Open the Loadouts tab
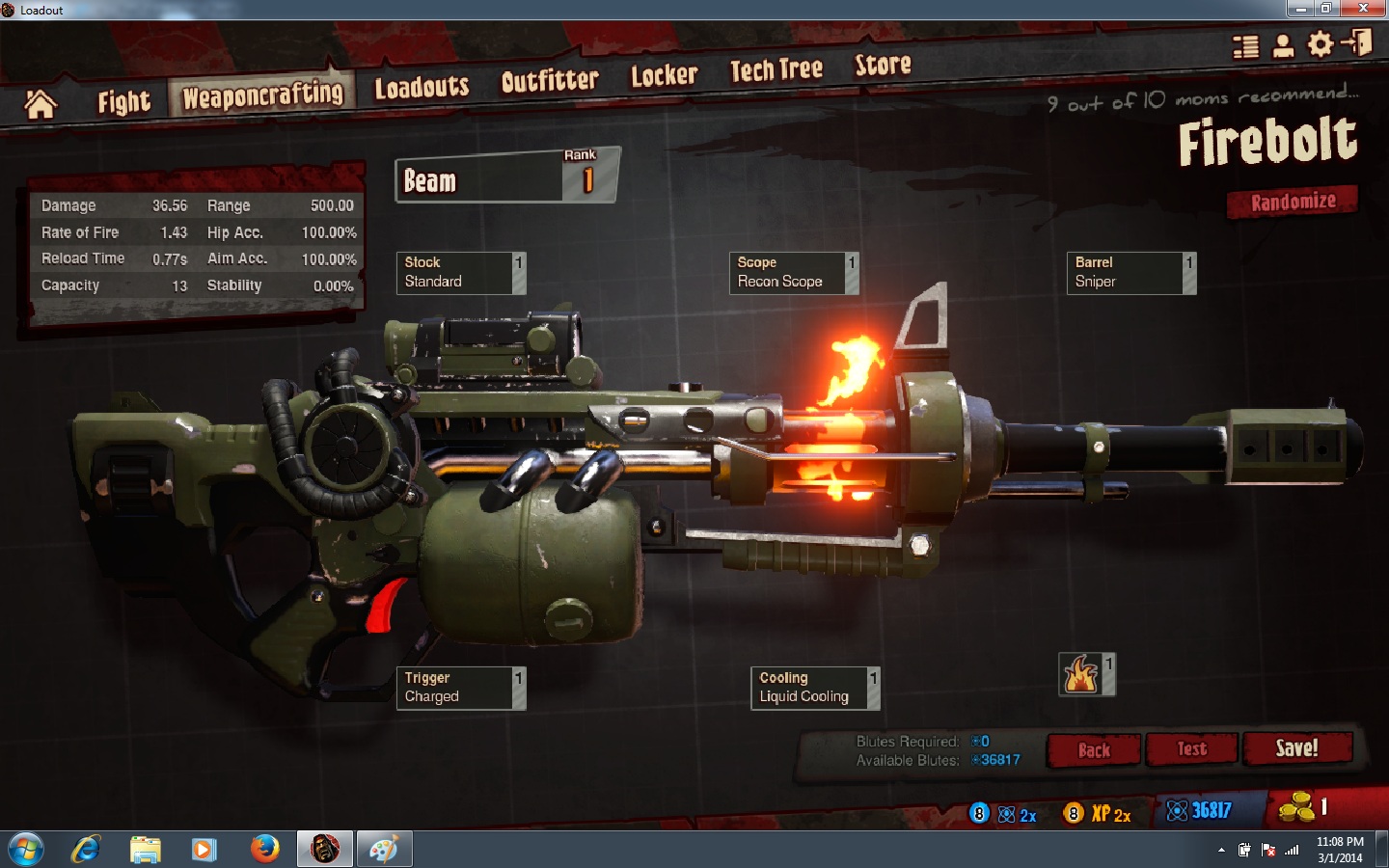Screen dimensions: 1389x868 (x=422, y=88)
